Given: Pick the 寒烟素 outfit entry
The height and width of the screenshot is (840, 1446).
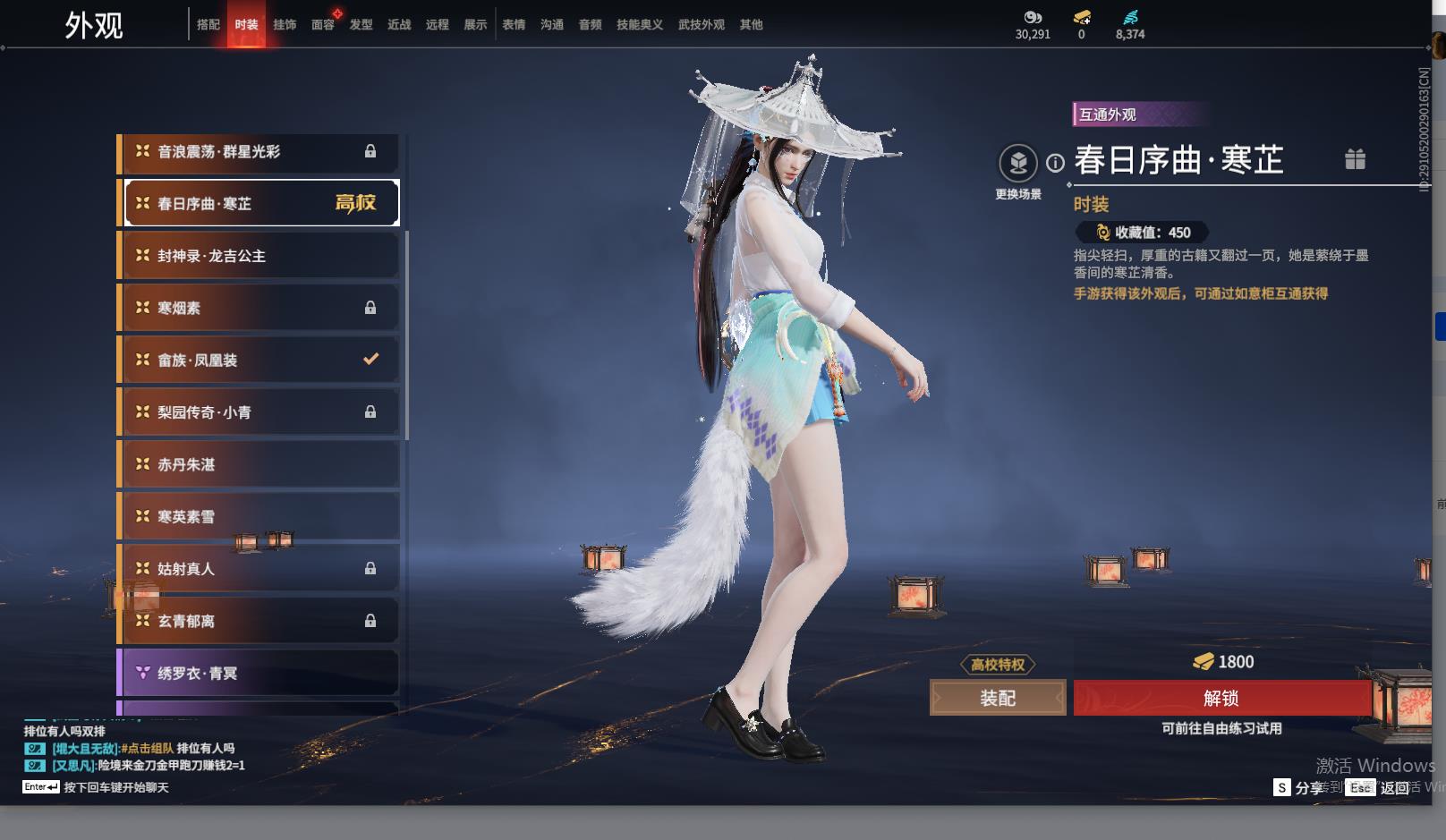Looking at the screenshot, I should (x=258, y=308).
